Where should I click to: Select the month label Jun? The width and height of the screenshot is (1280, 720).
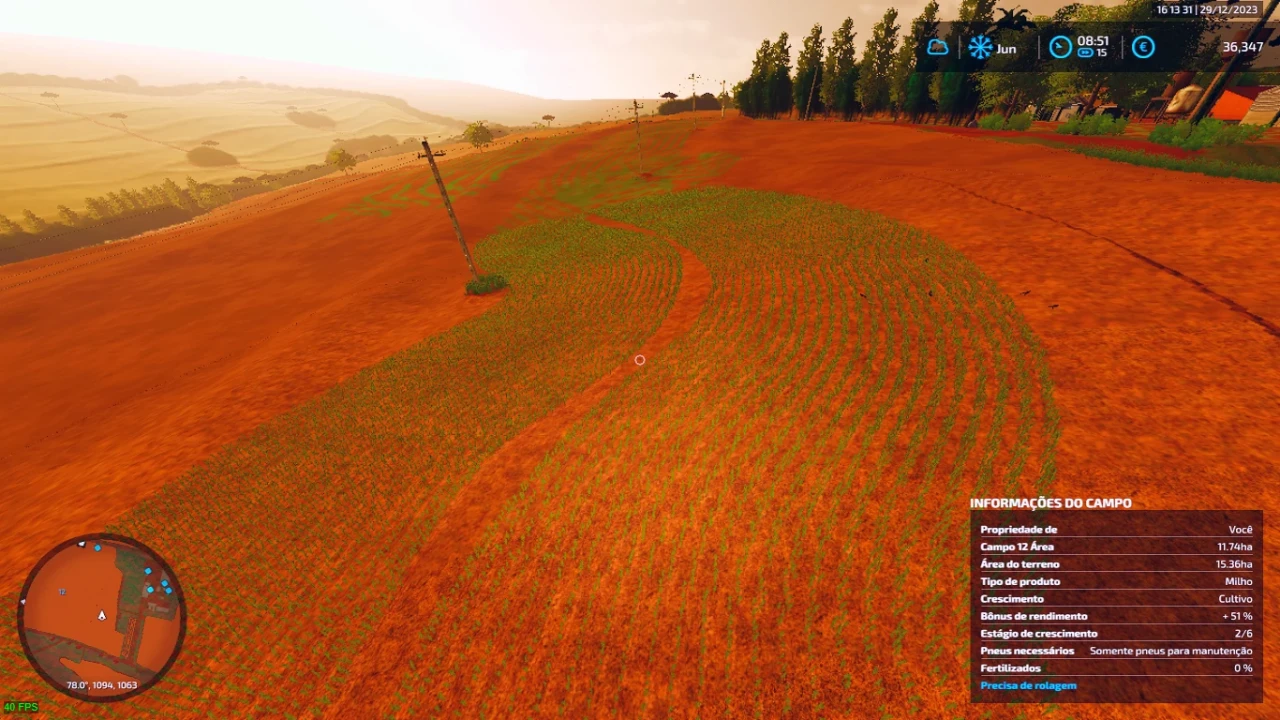[x=1006, y=48]
